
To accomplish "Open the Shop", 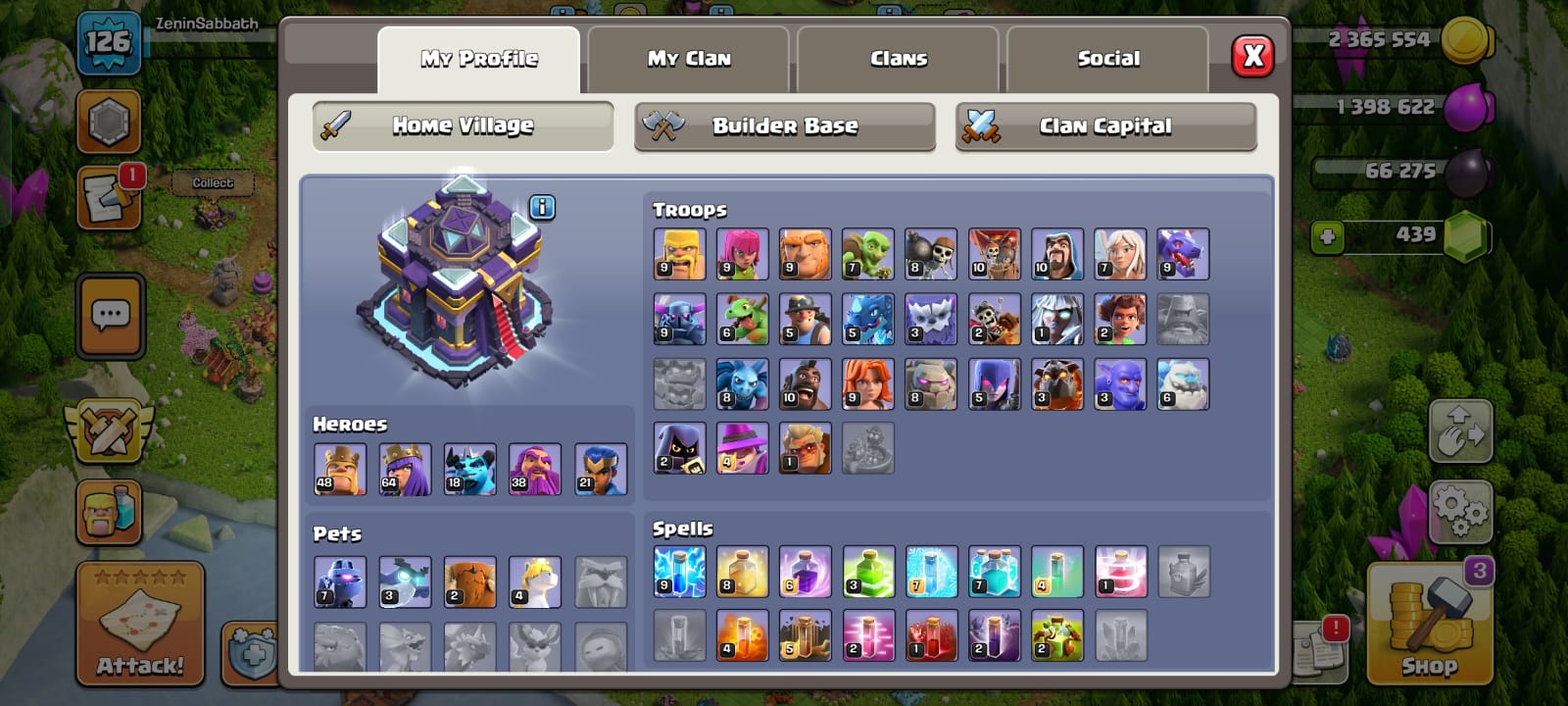I will (x=1429, y=623).
